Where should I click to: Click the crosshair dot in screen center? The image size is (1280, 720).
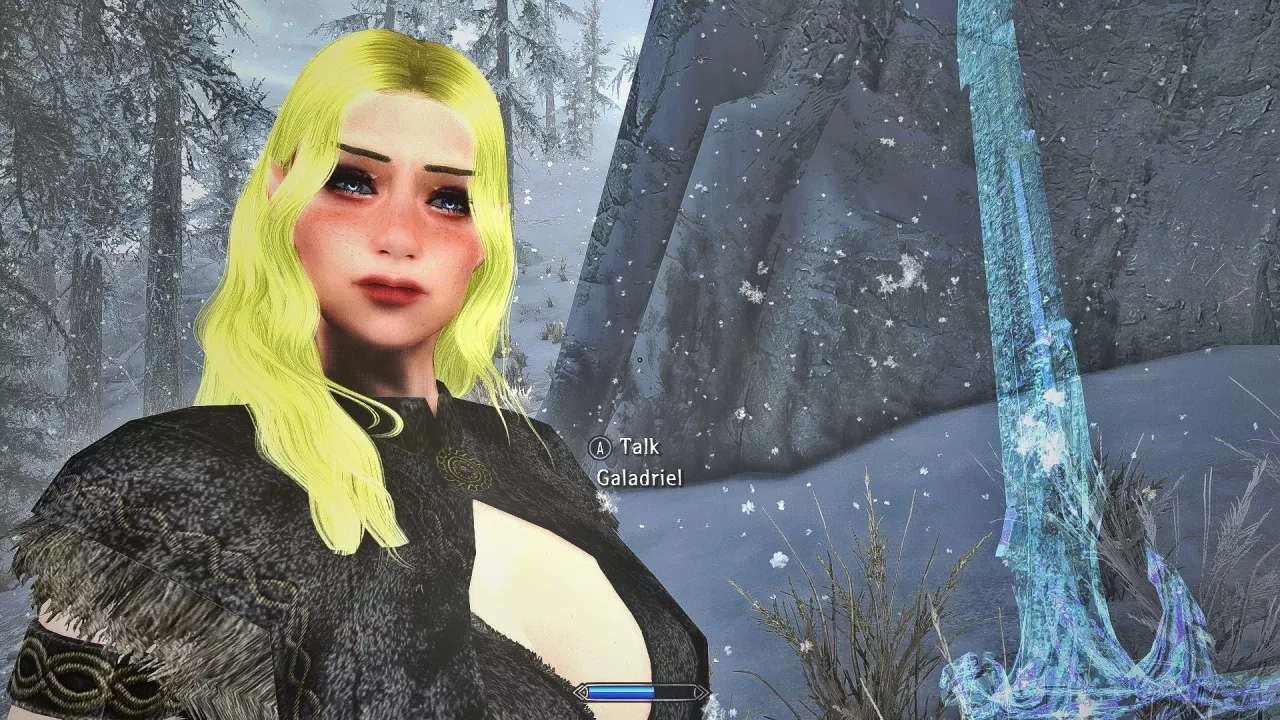[x=640, y=360]
